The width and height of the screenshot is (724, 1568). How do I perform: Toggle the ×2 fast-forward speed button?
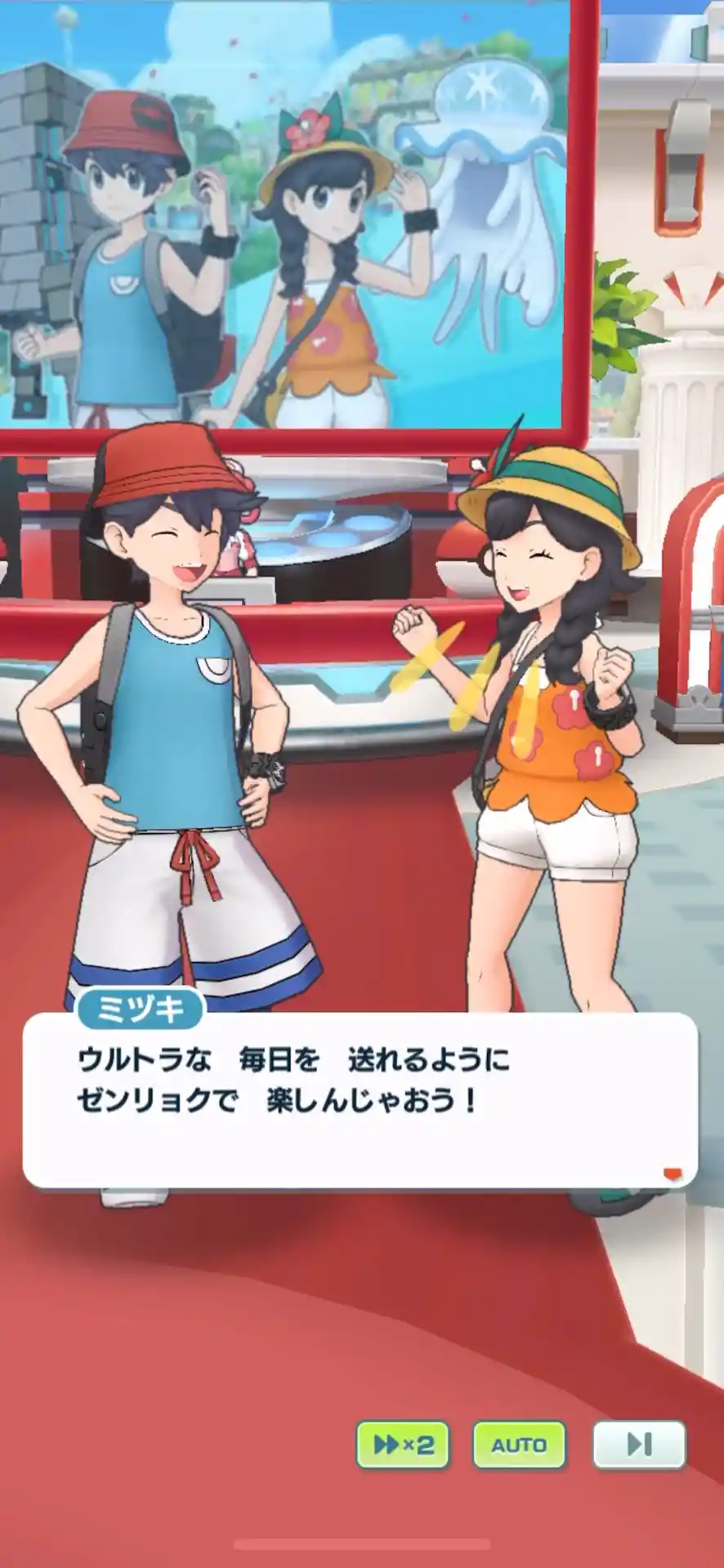[x=403, y=1444]
